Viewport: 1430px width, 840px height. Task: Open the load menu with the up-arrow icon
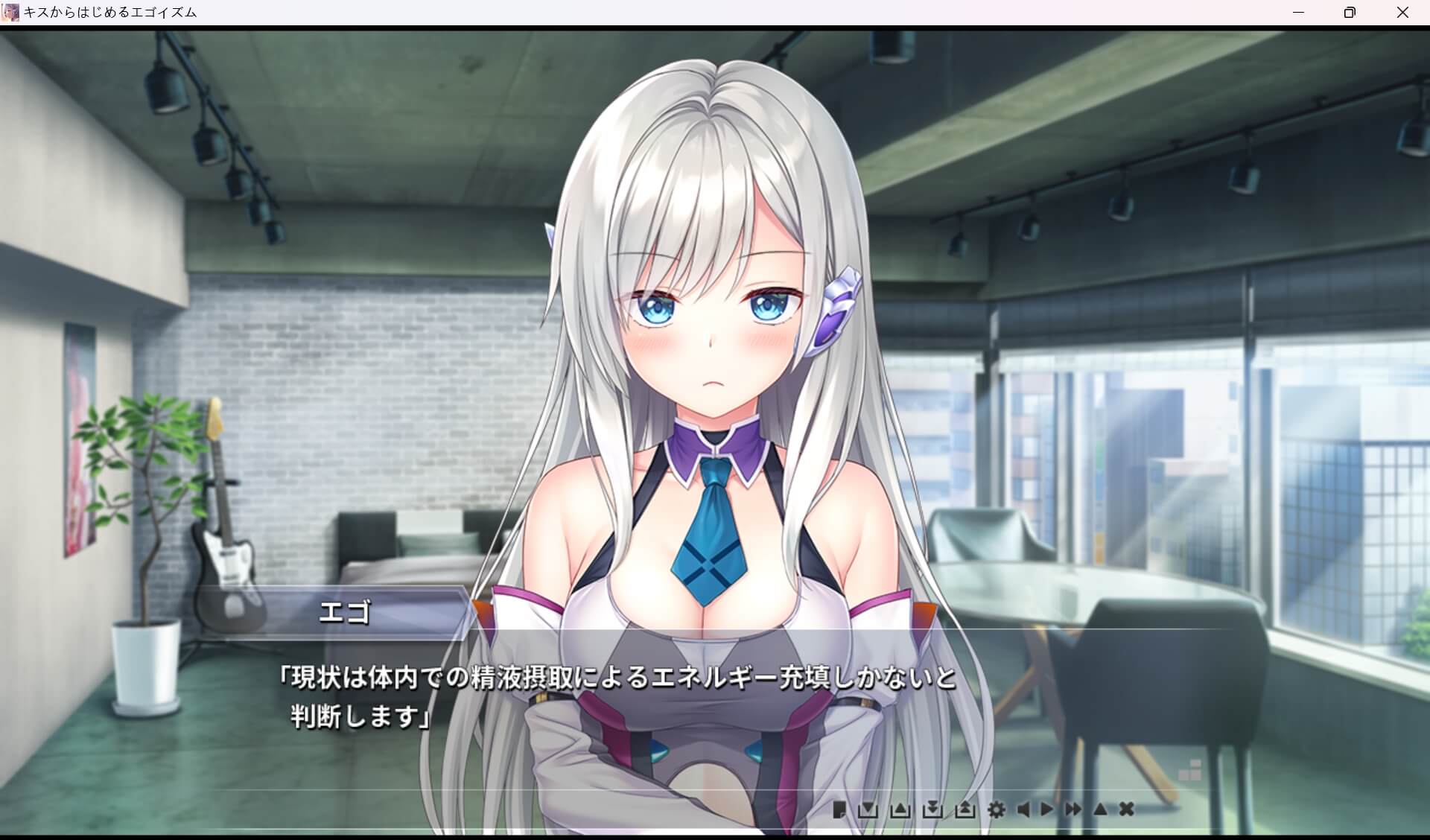pyautogui.click(x=900, y=811)
